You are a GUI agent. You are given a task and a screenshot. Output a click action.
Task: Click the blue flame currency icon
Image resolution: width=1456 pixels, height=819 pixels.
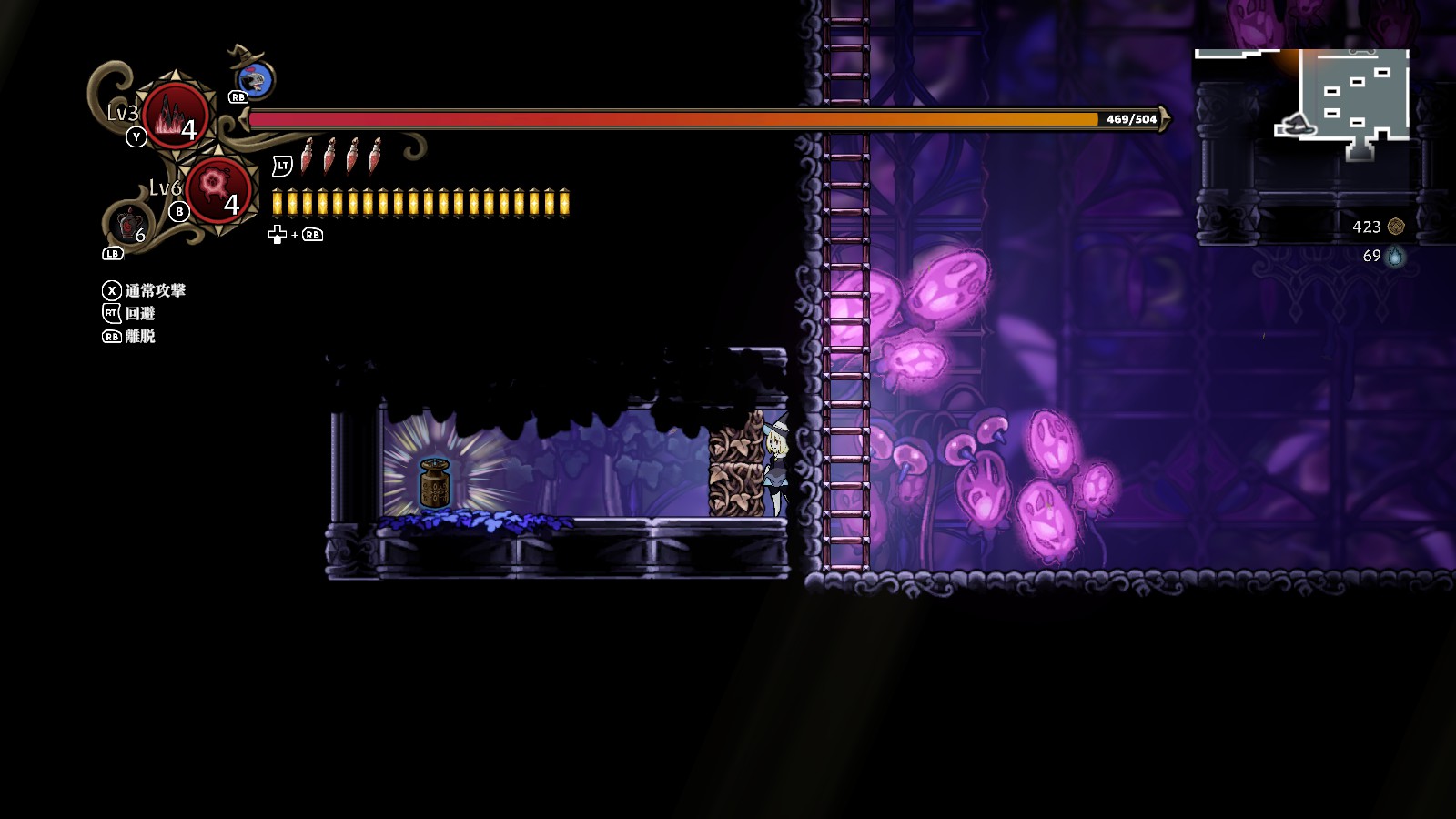tap(1395, 257)
